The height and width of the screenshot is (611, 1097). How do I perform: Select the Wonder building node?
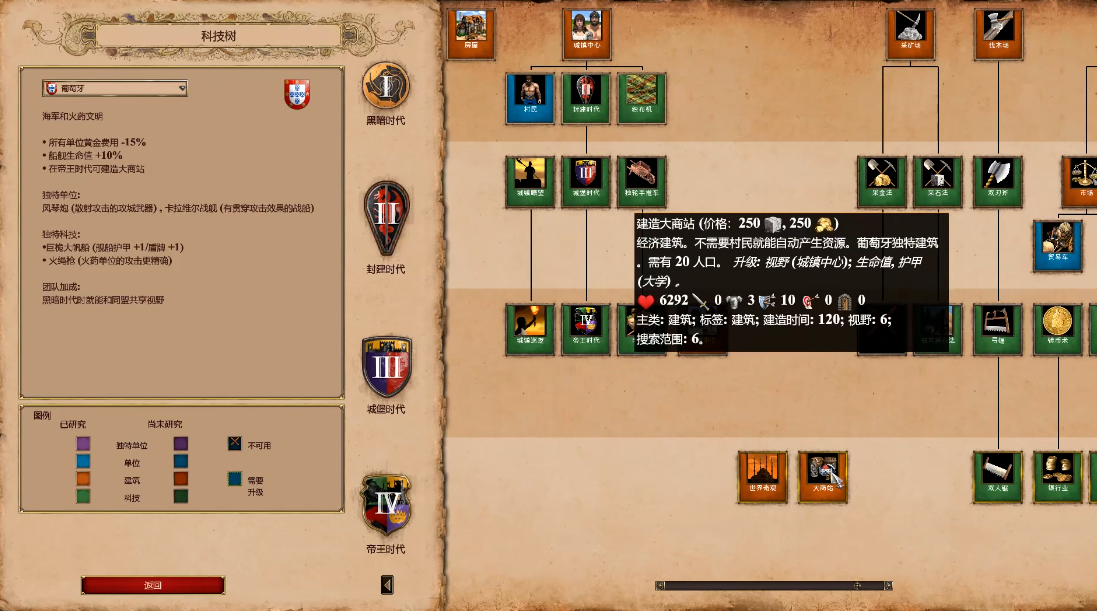tap(763, 476)
